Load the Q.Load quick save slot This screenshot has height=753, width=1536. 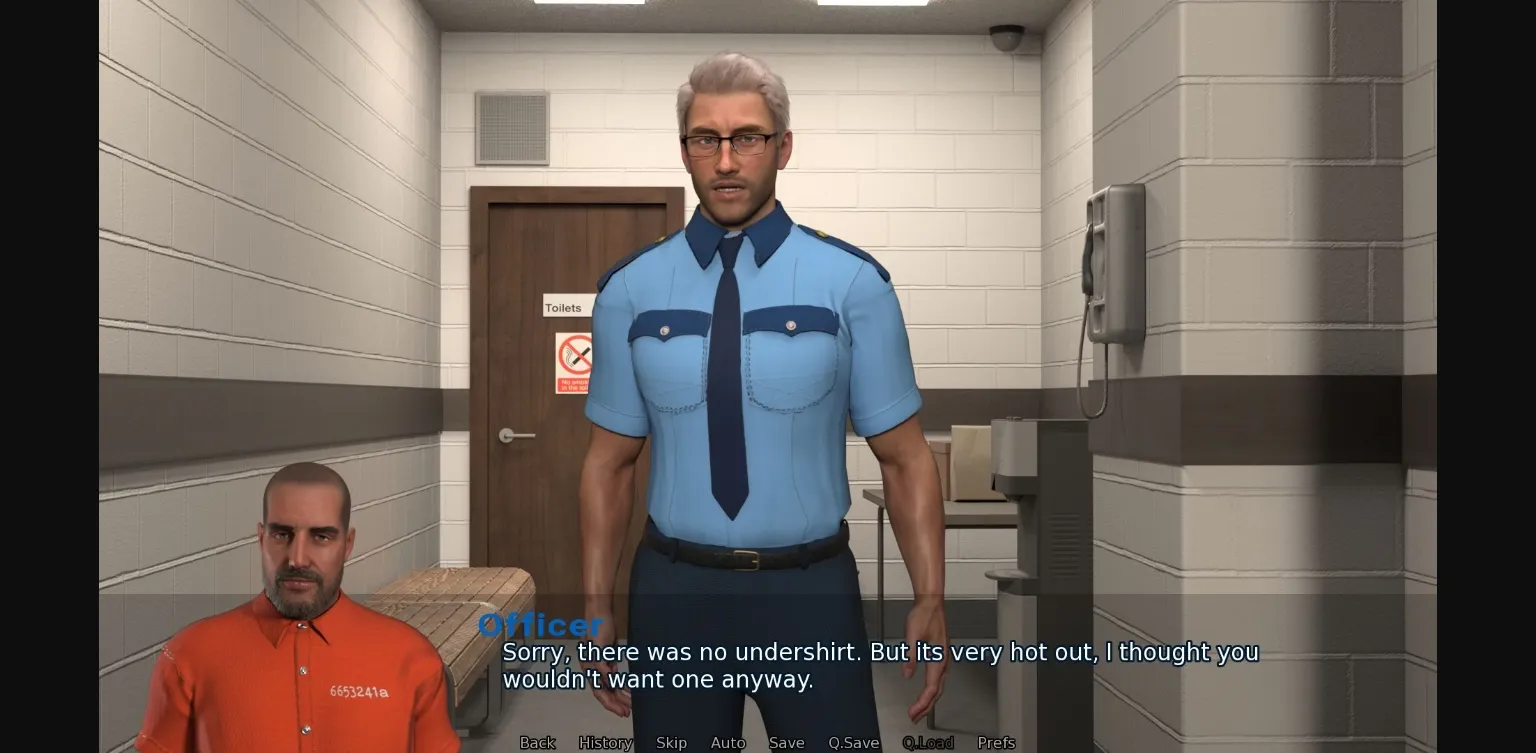click(x=928, y=743)
